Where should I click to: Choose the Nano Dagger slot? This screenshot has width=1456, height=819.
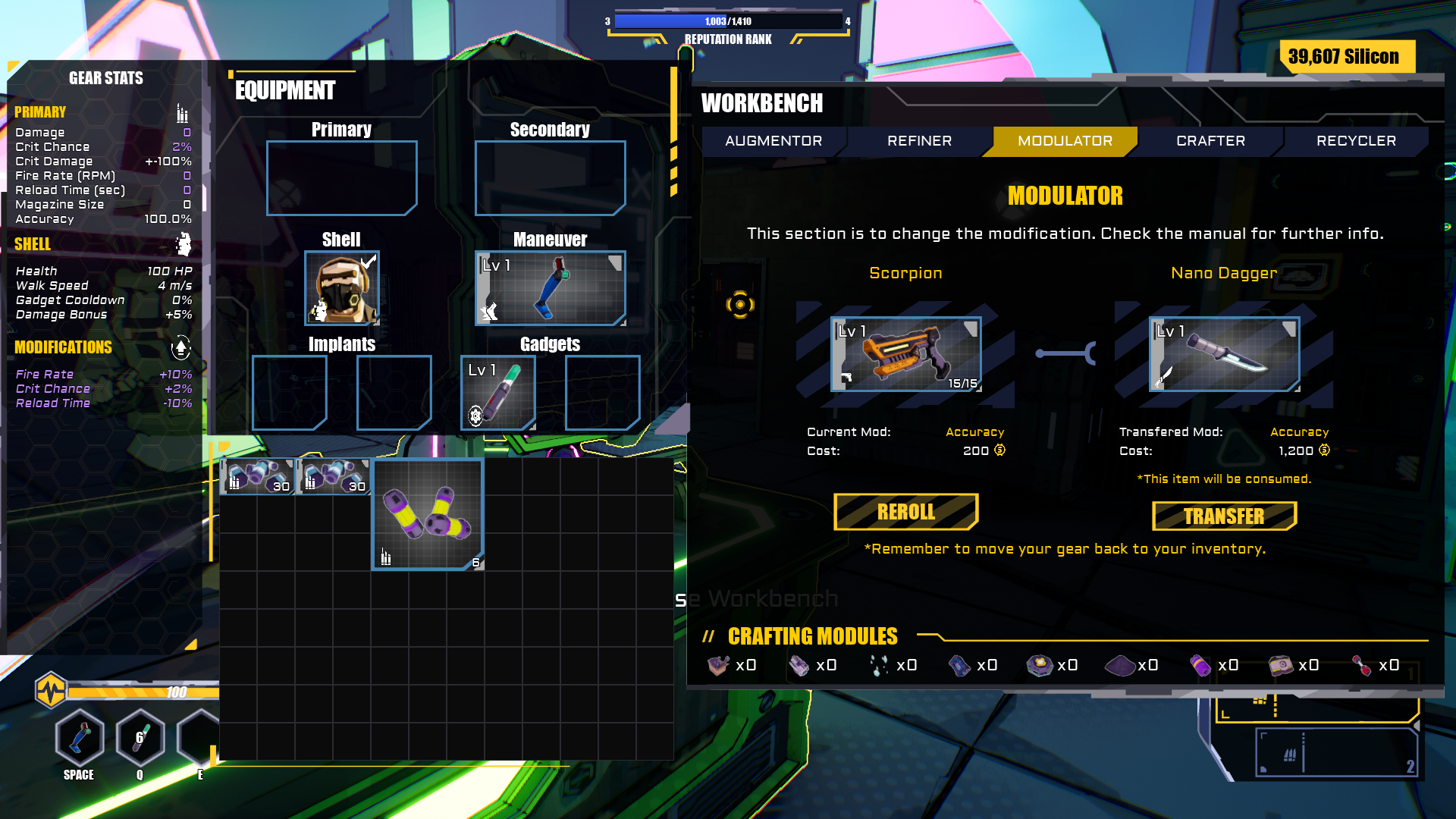1224,354
